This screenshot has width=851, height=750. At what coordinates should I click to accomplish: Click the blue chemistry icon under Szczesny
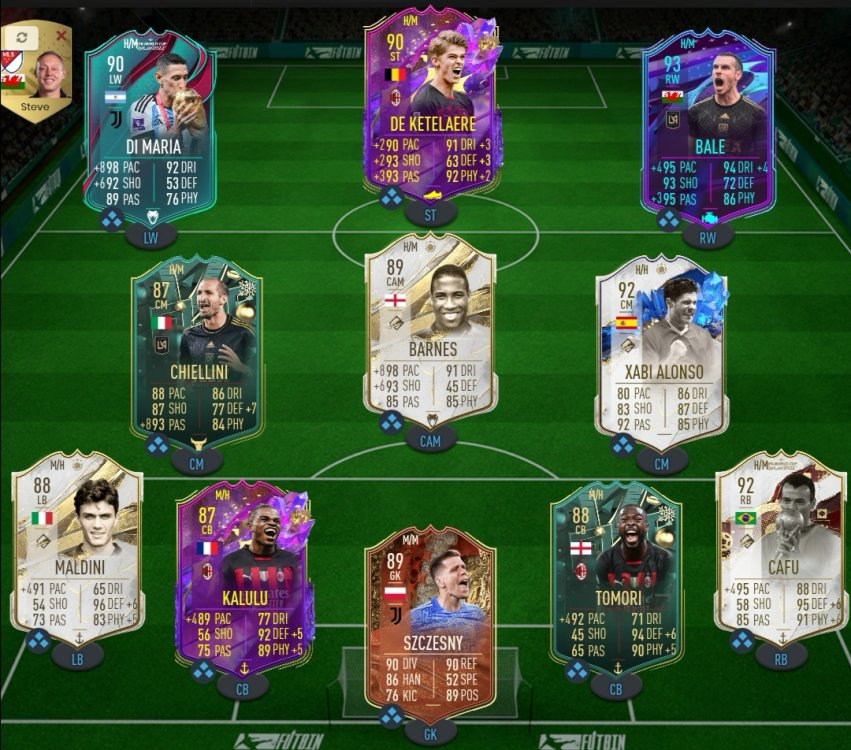pos(391,716)
